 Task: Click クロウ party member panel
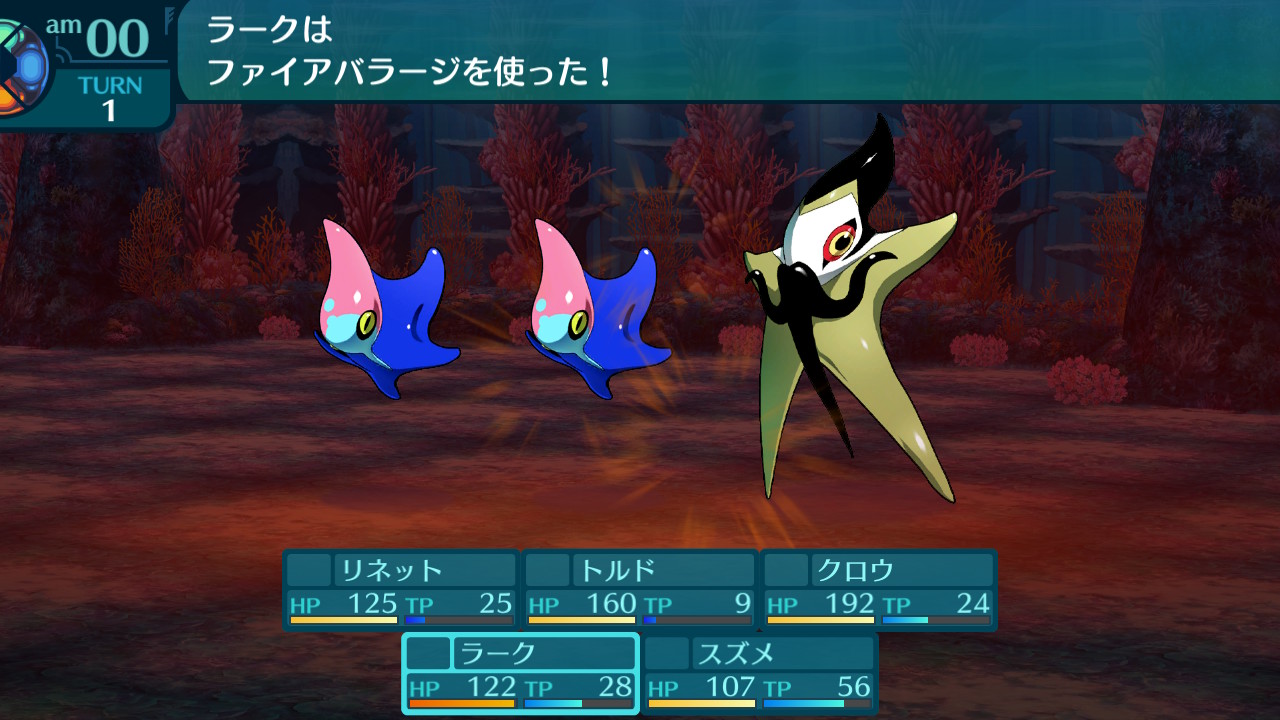pos(879,589)
